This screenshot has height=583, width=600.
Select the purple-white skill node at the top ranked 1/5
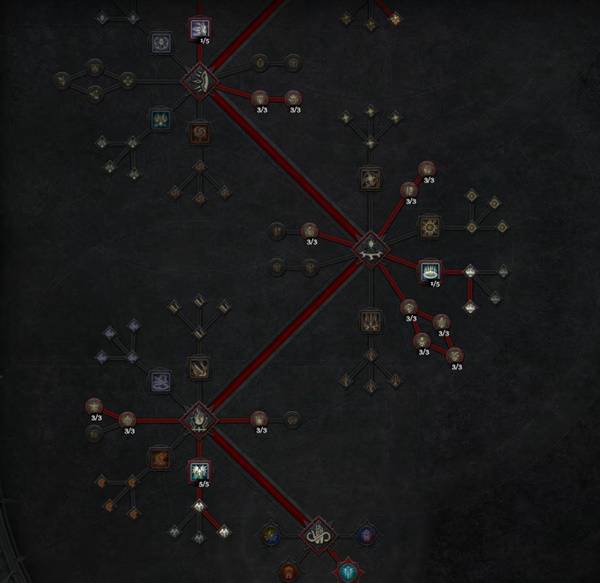(198, 28)
